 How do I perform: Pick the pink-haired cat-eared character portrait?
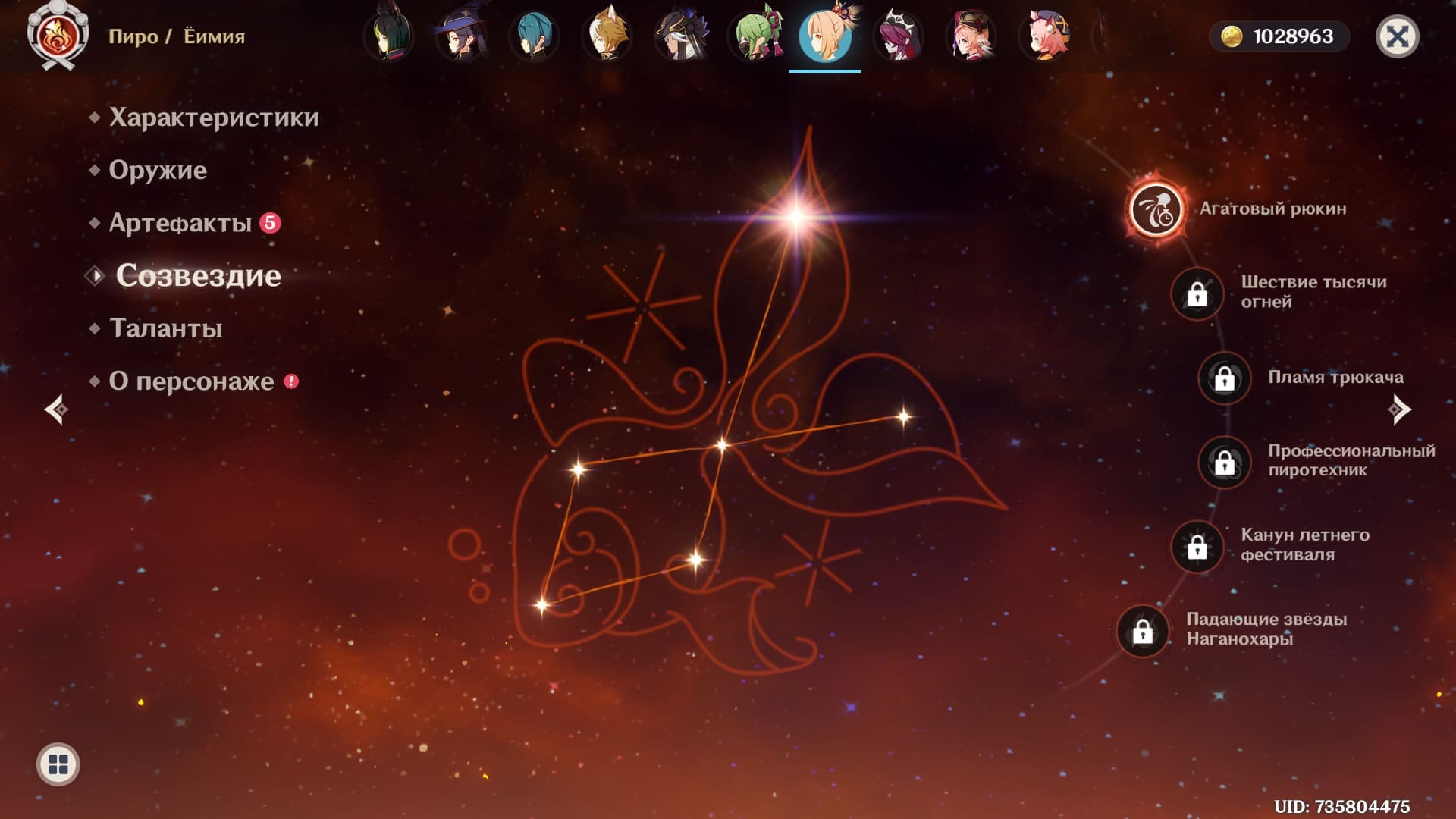point(1043,36)
